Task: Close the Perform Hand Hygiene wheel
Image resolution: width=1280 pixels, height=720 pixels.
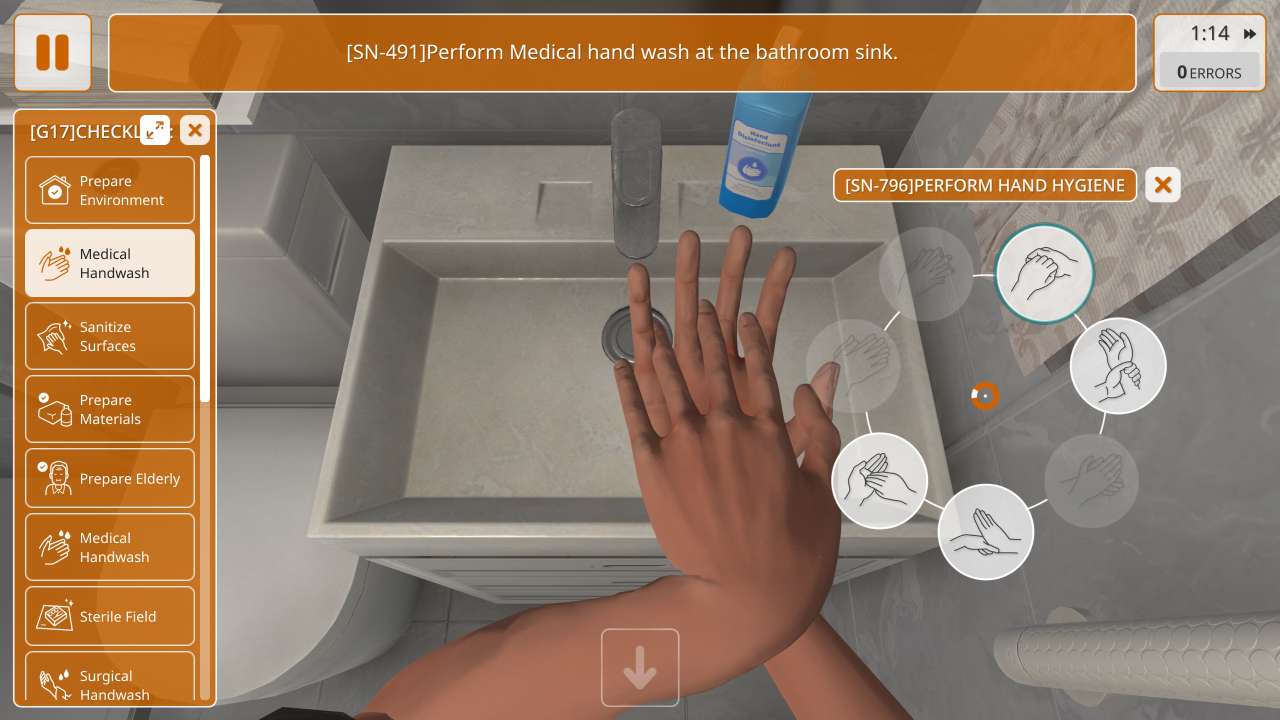Action: [1163, 185]
